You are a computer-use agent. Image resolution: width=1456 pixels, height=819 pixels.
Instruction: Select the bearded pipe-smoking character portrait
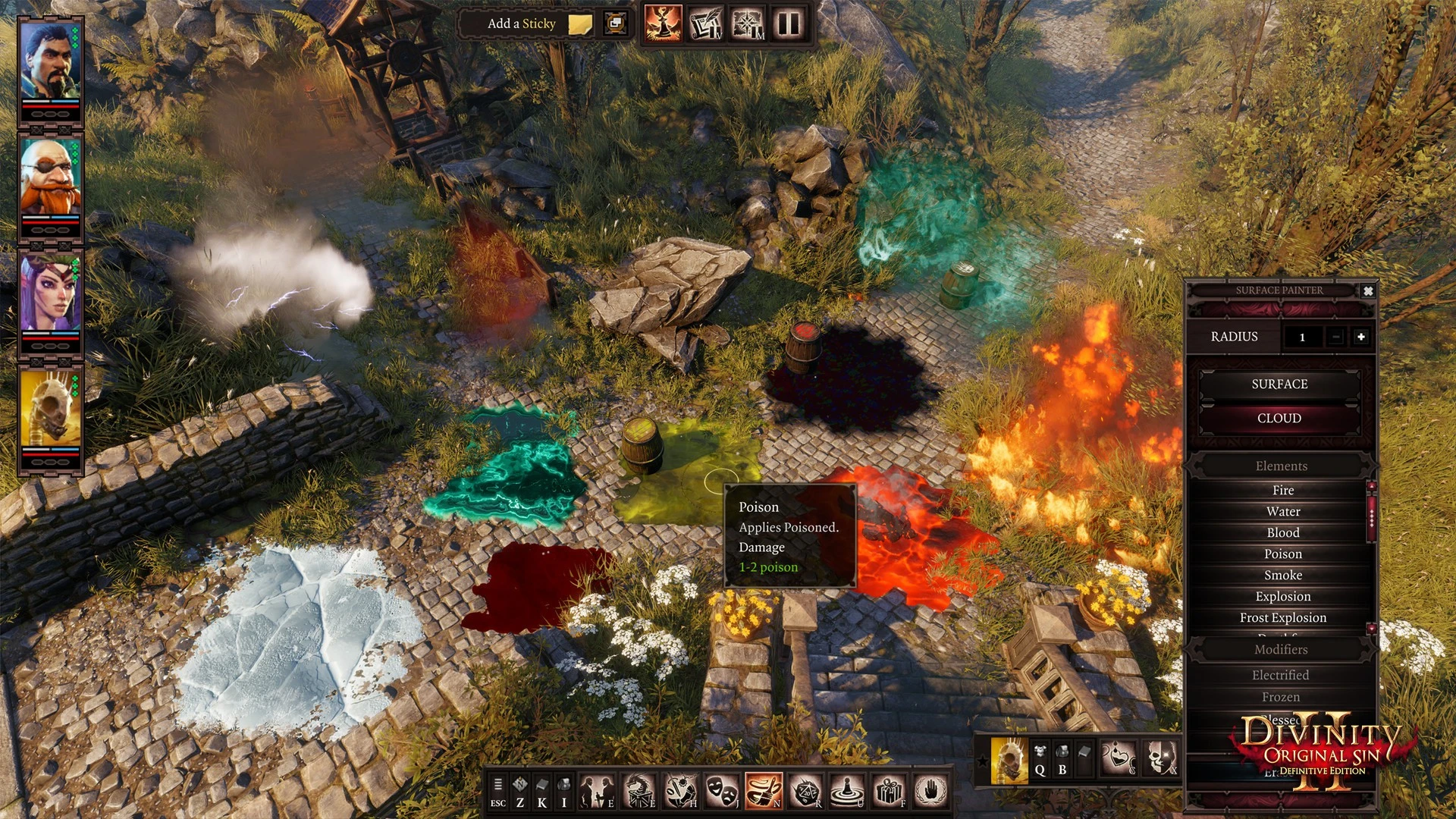[x=50, y=61]
